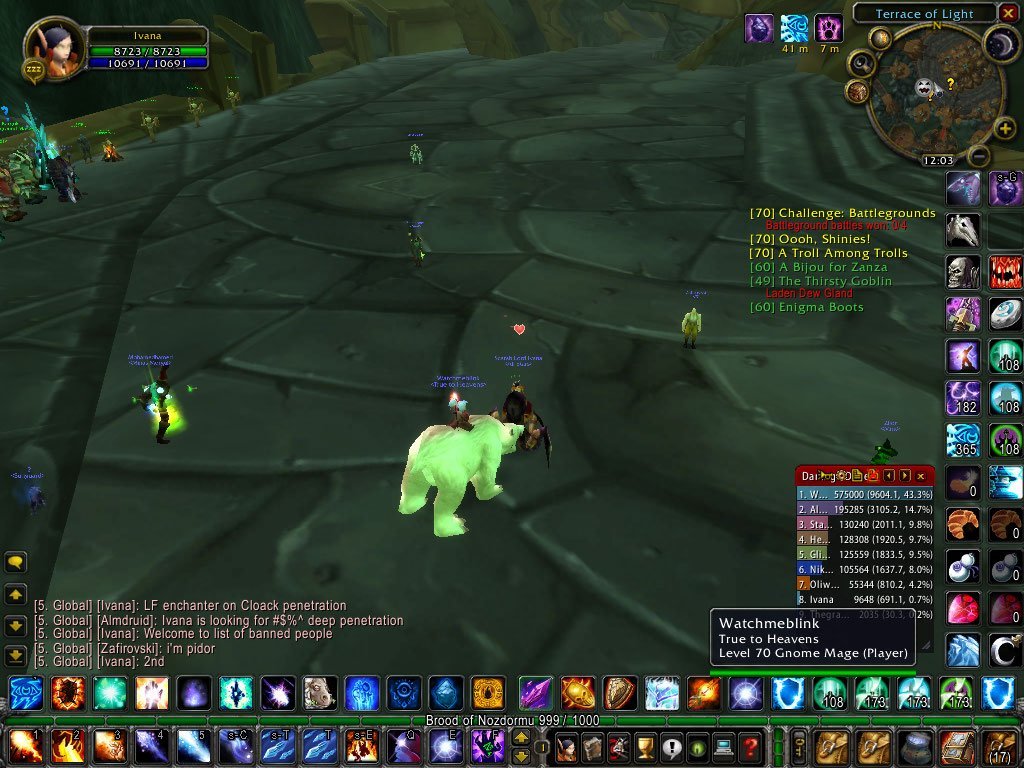Image resolution: width=1024 pixels, height=768 pixels.
Task: Zoom out the minimap with the minus button
Action: tap(980, 156)
